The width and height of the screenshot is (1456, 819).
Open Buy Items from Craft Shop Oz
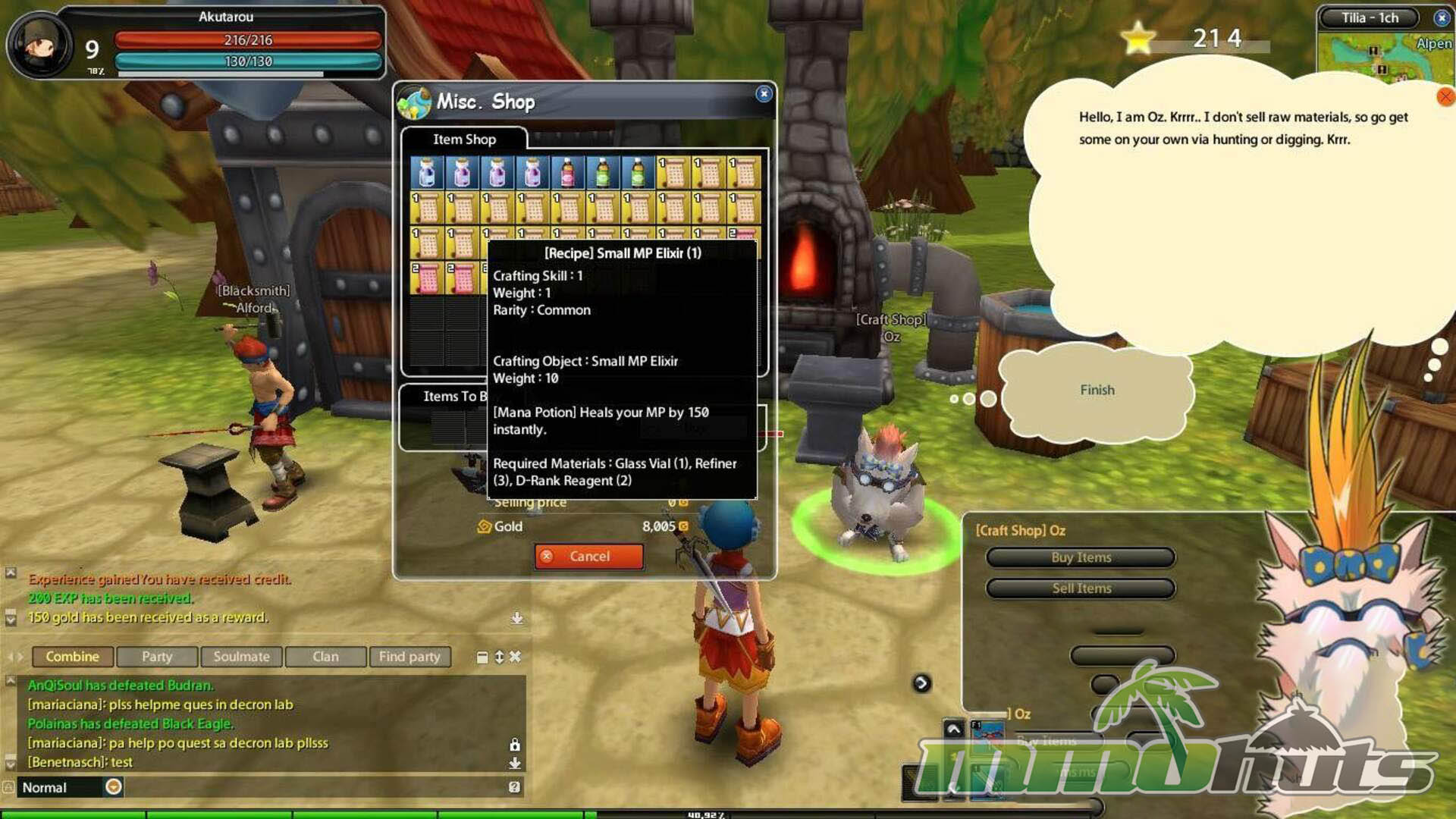tap(1081, 557)
